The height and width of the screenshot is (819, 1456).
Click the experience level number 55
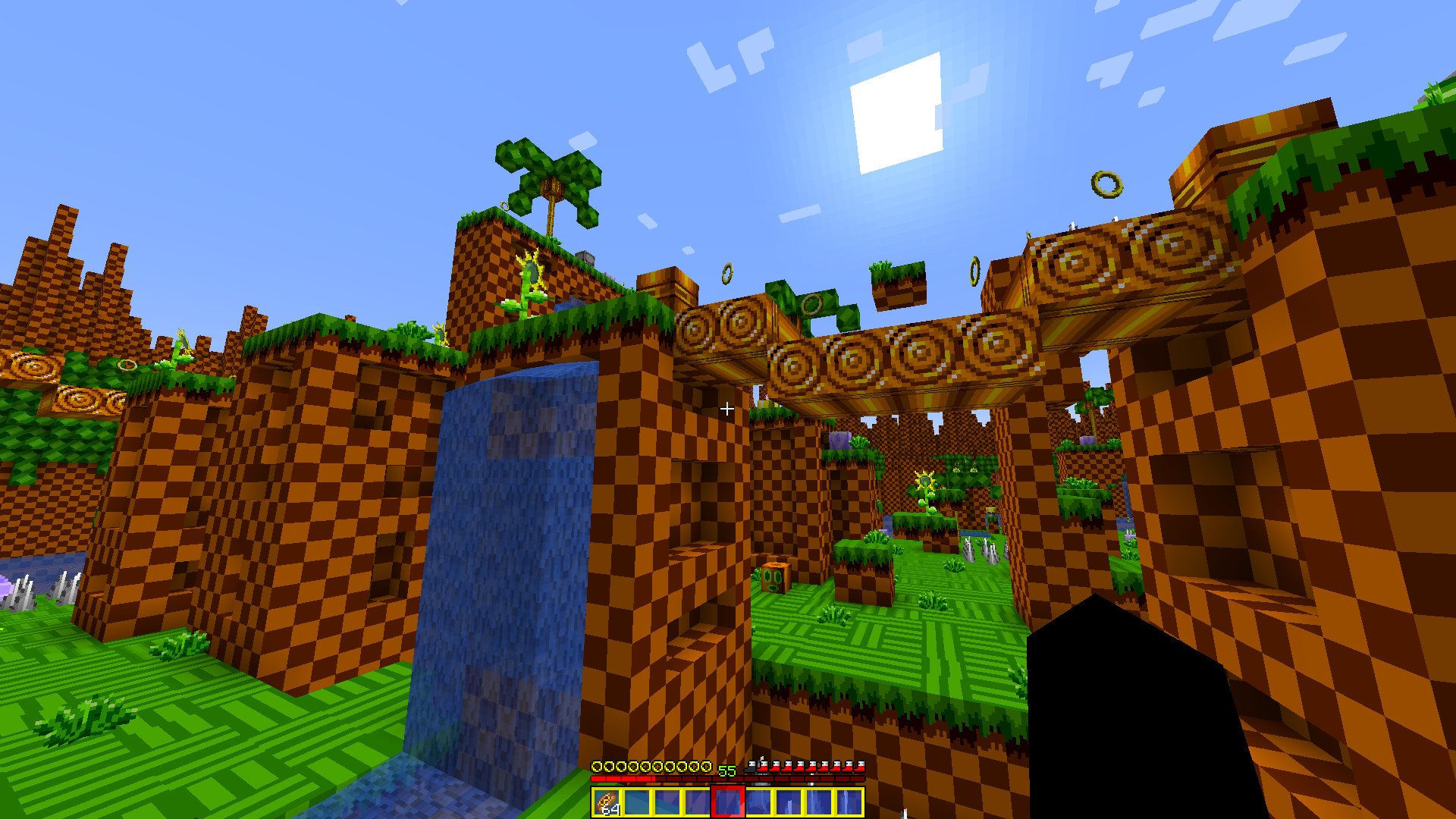coord(727,772)
